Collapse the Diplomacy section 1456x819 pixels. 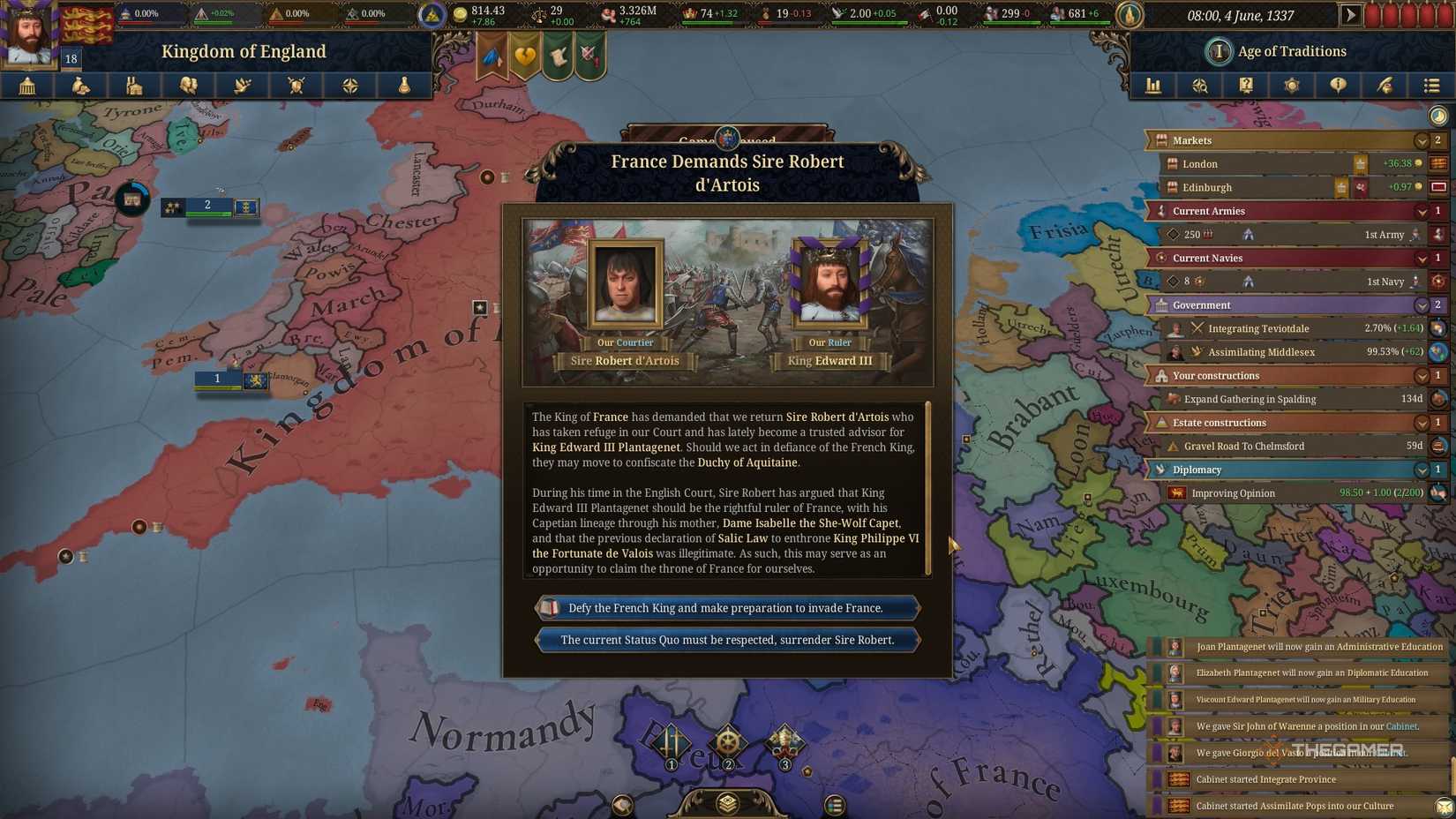click(x=1422, y=470)
